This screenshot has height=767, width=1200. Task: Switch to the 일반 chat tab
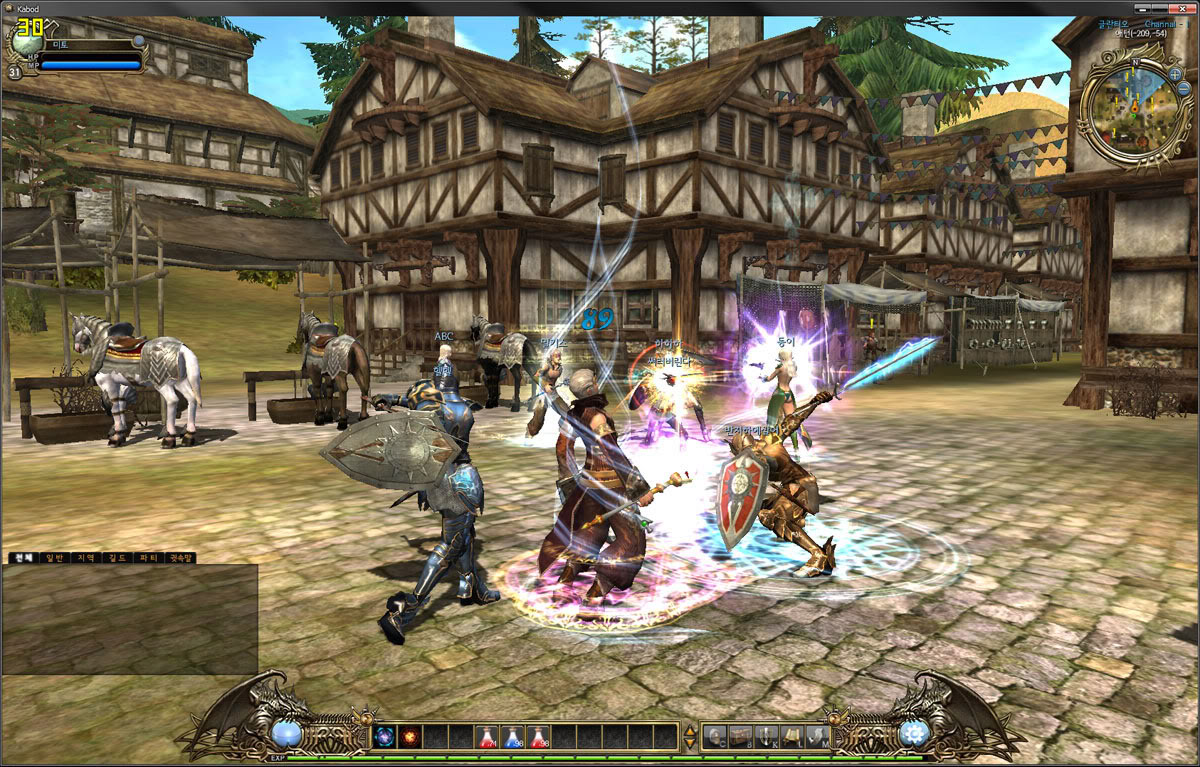52,558
